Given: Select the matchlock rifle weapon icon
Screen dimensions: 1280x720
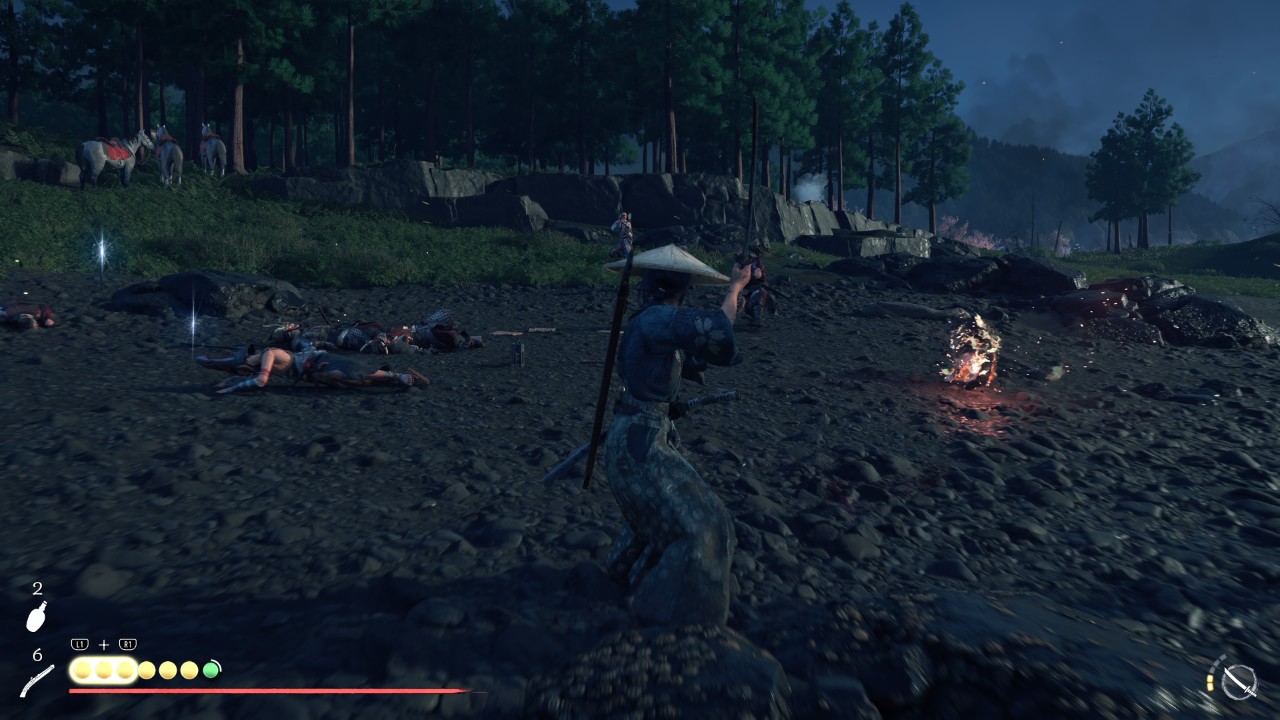Looking at the screenshot, I should (37, 681).
